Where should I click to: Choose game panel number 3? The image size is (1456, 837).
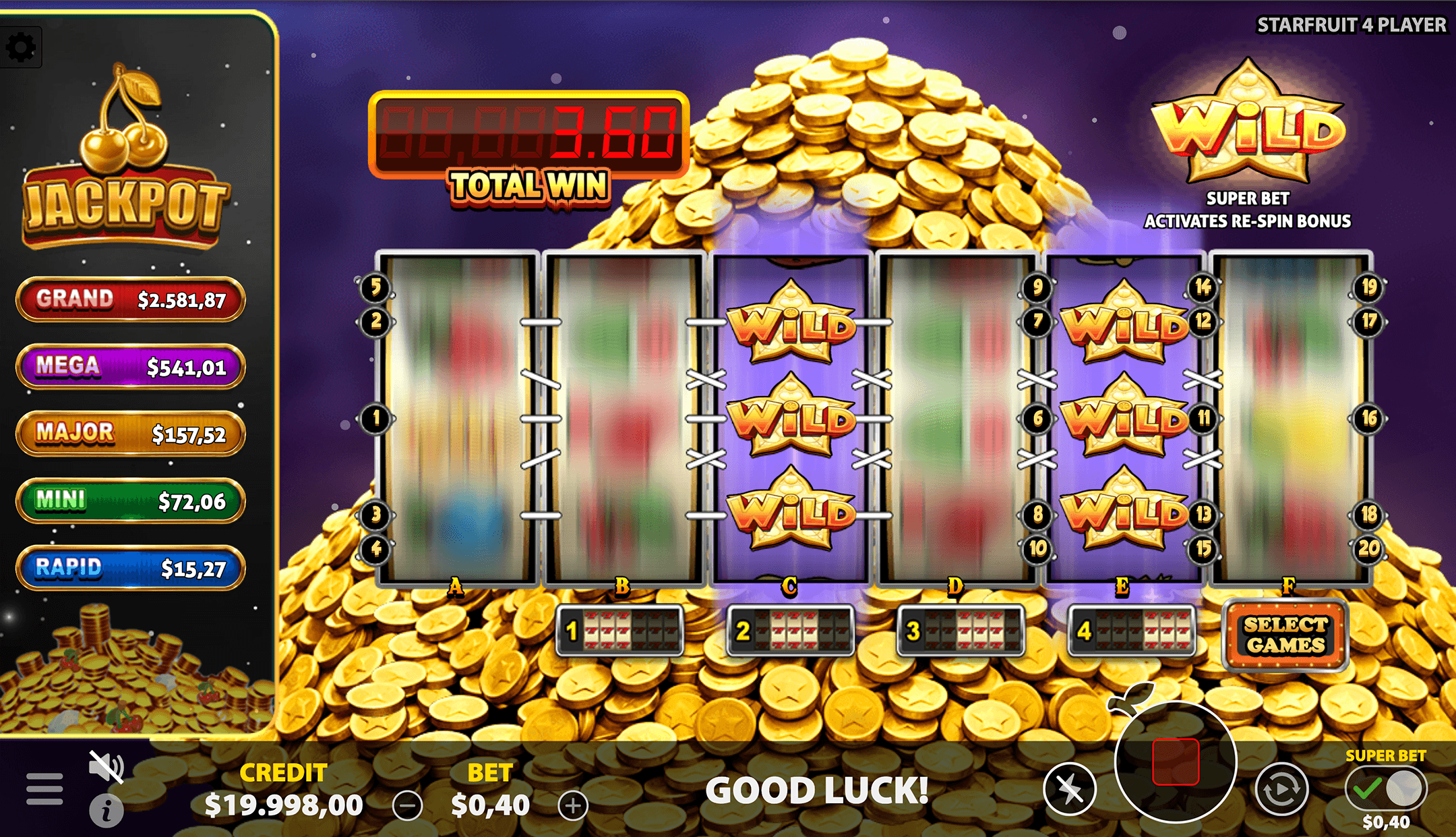[961, 631]
